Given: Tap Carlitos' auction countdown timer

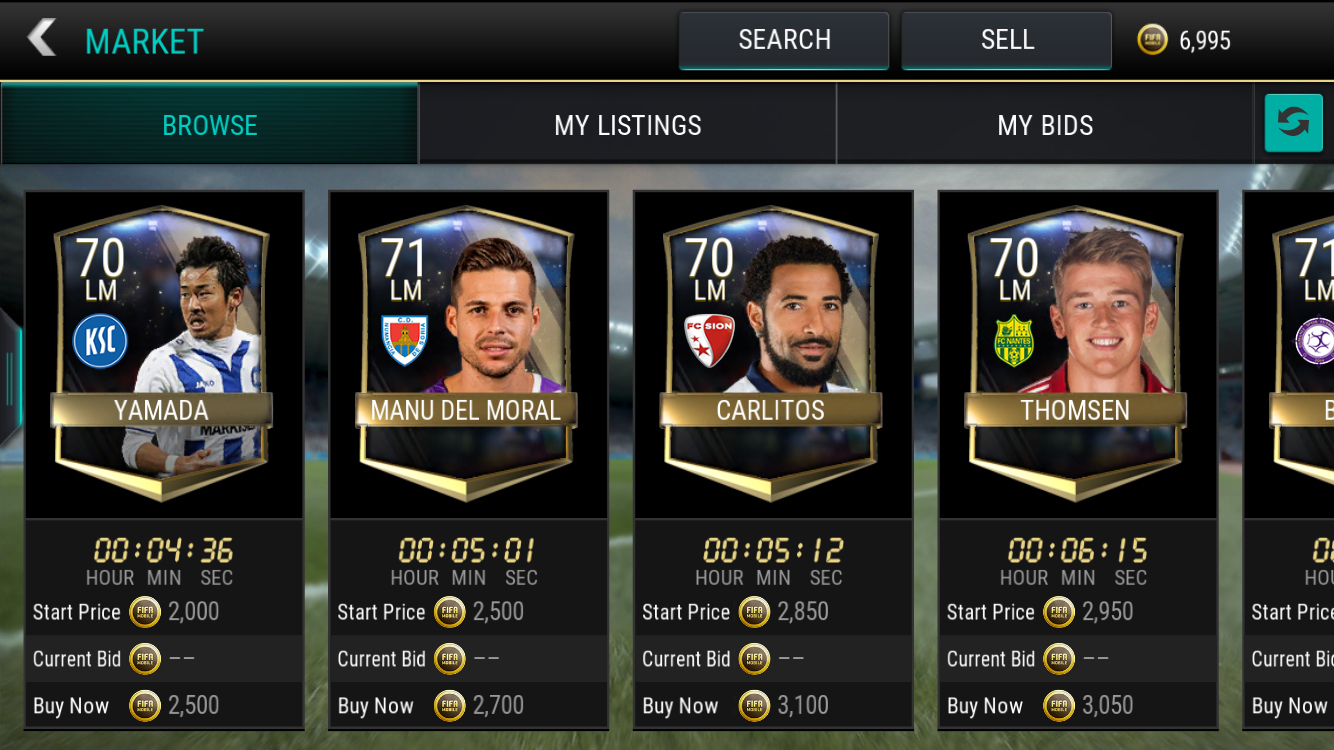Looking at the screenshot, I should tap(772, 550).
